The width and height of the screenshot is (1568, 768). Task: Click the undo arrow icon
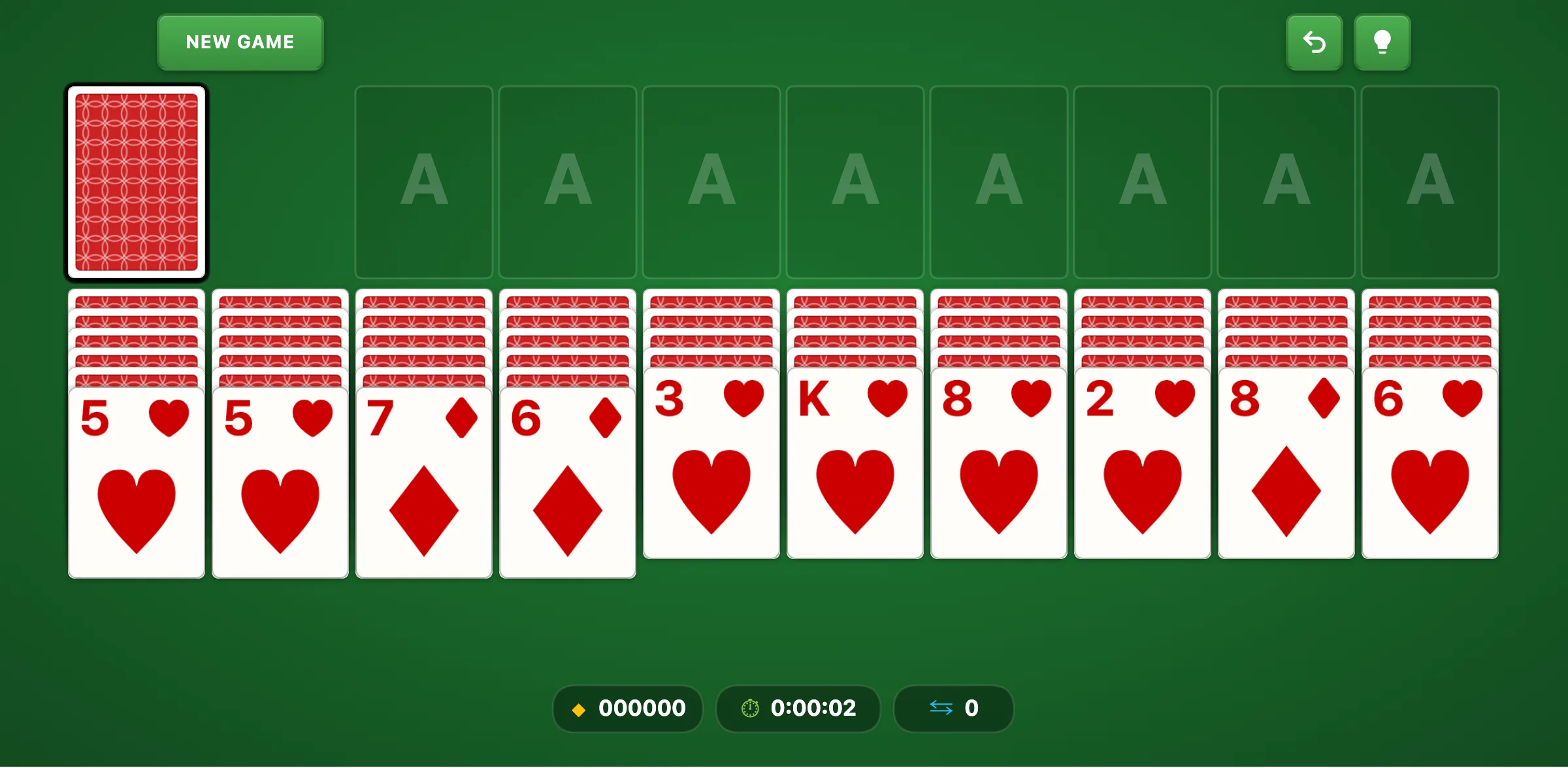tap(1315, 42)
